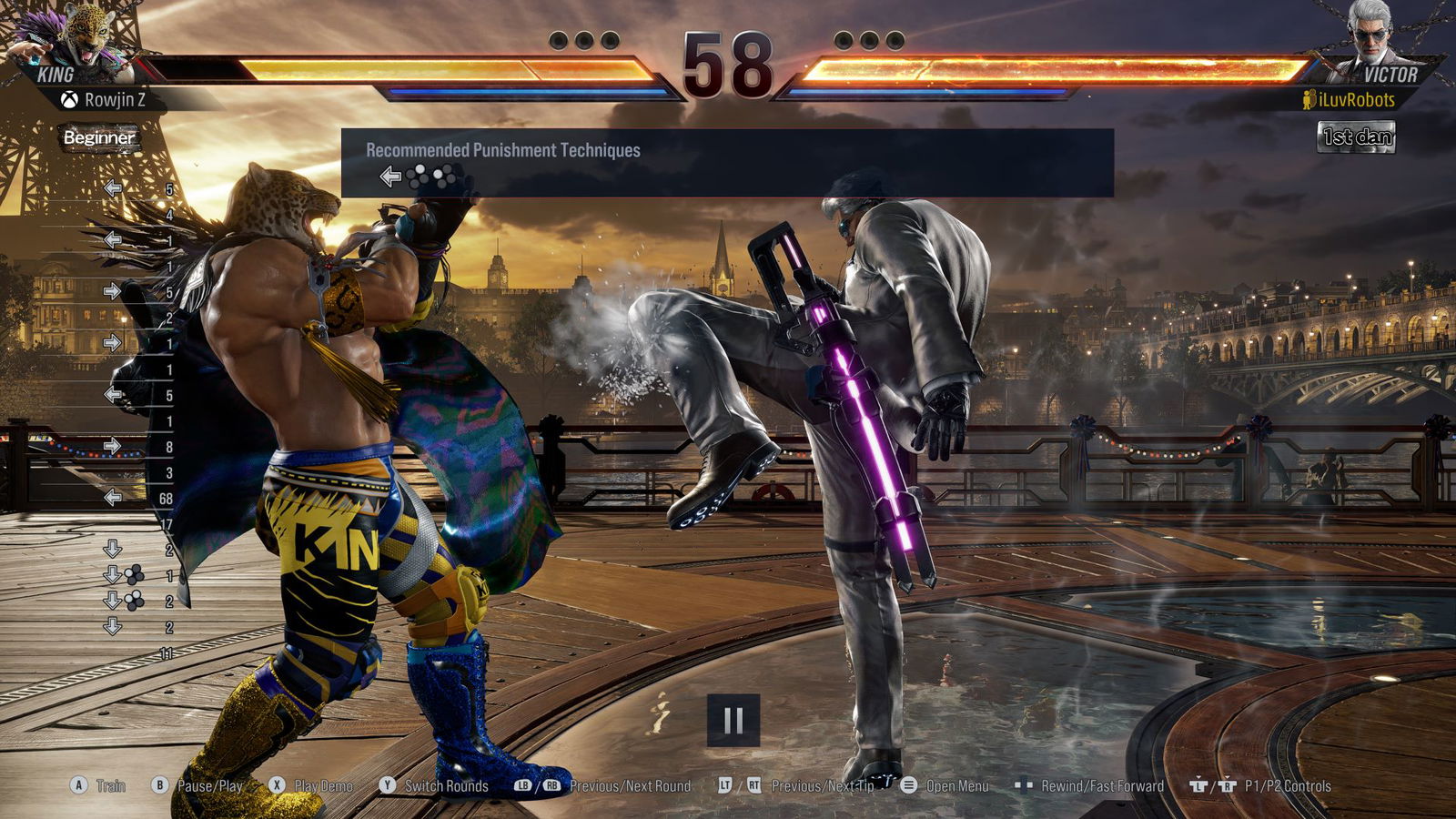Select the Recommended Punishment Techniques tip panel
Viewport: 1456px width, 819px height.
tap(727, 163)
